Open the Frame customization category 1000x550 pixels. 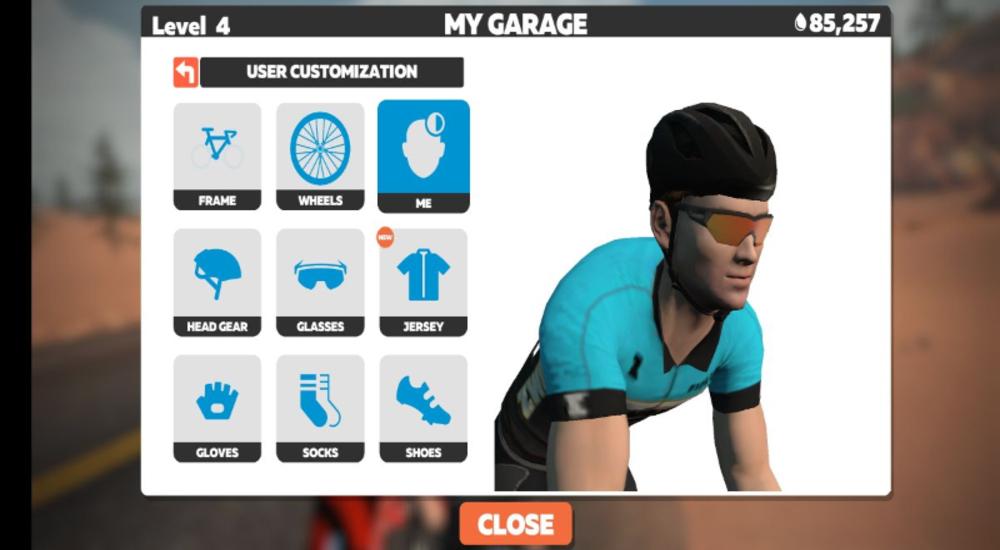pyautogui.click(x=217, y=156)
